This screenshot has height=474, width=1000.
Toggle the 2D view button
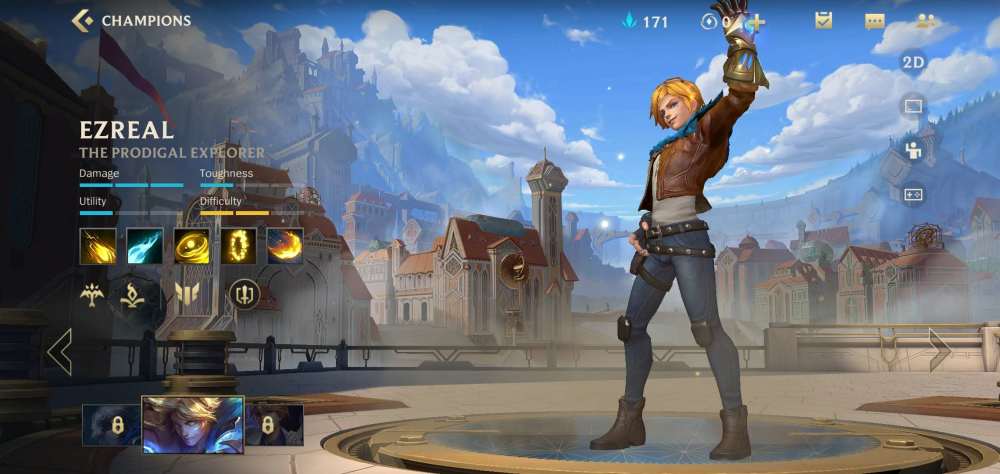point(913,62)
